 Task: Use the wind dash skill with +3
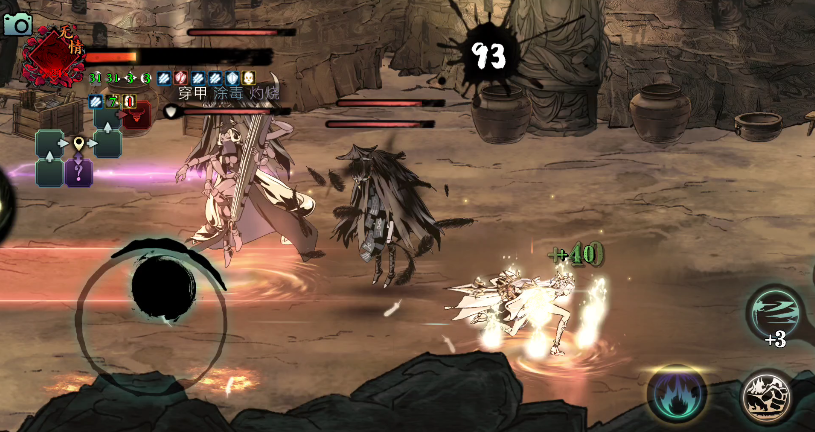click(775, 313)
